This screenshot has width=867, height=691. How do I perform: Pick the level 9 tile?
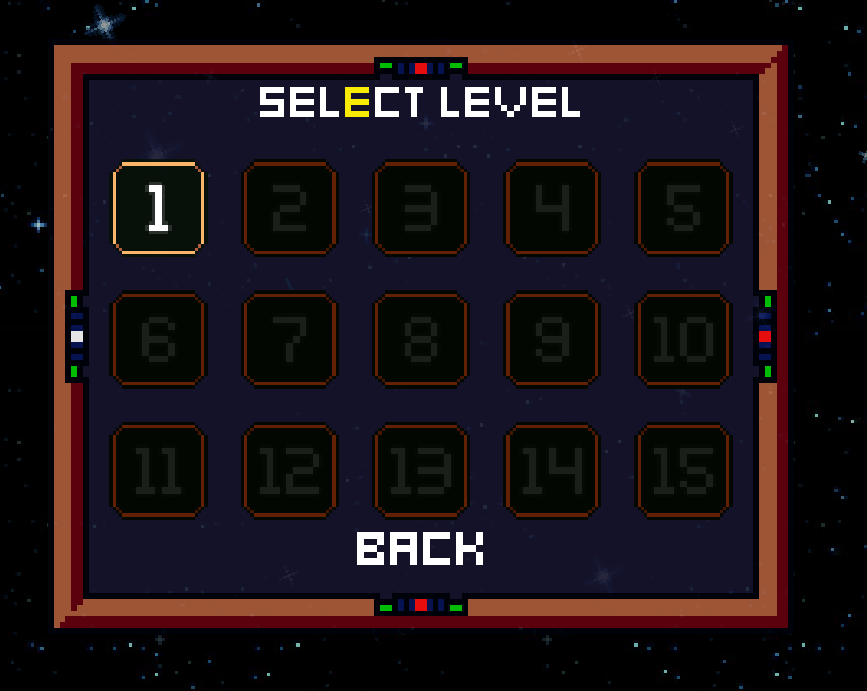pos(552,339)
